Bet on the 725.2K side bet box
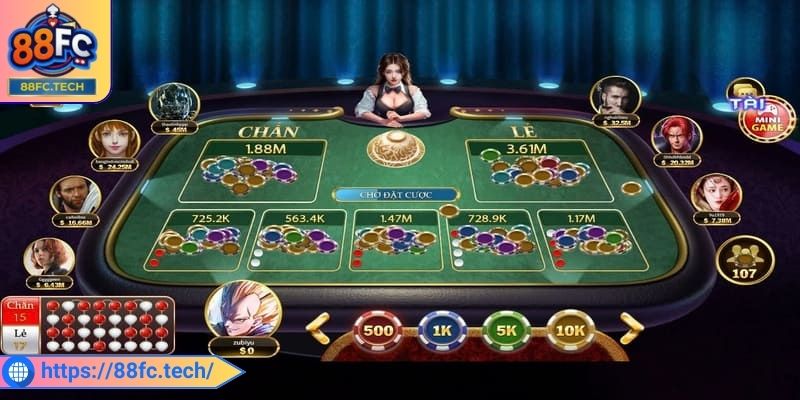The image size is (800, 400). click(x=202, y=240)
